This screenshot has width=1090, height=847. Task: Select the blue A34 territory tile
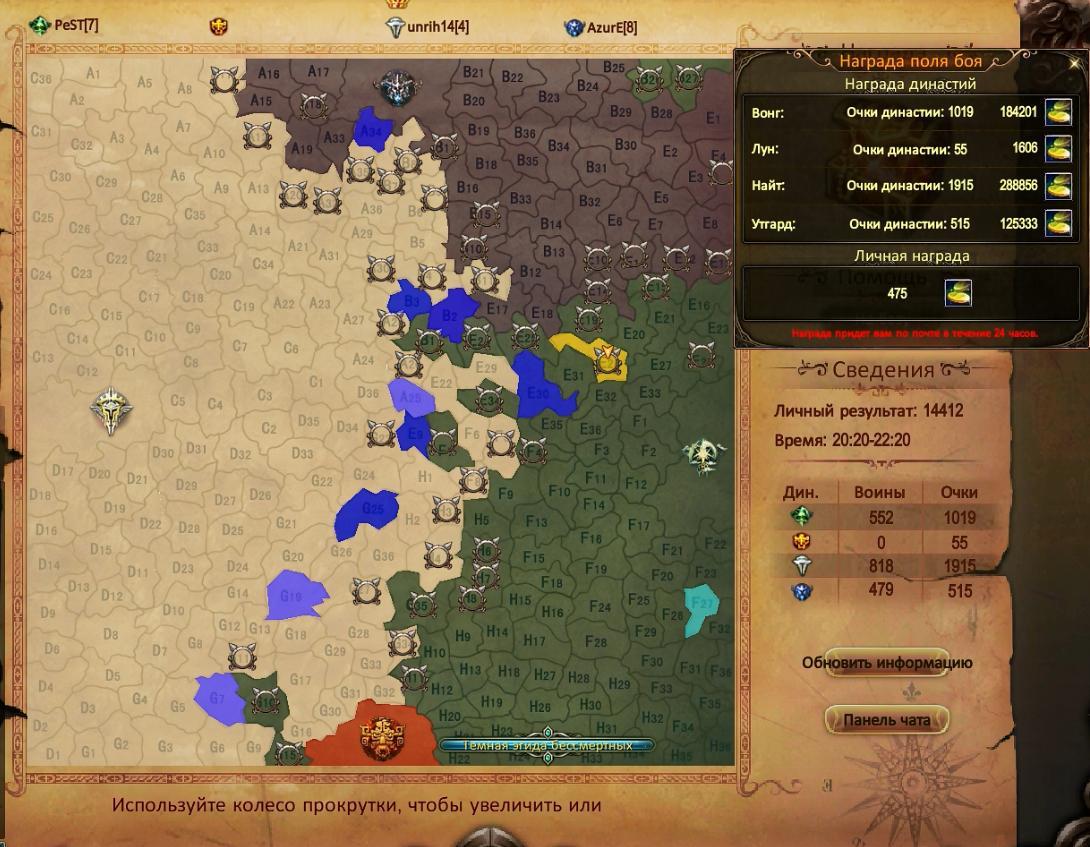[x=372, y=128]
